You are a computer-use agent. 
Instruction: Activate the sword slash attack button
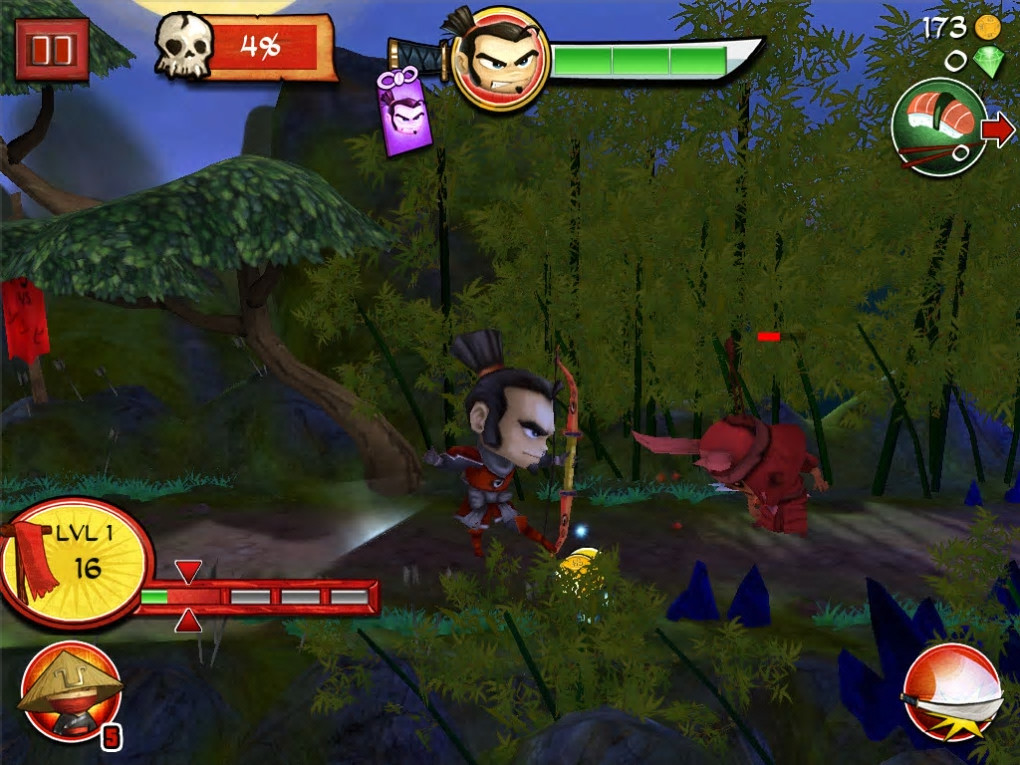pos(950,692)
